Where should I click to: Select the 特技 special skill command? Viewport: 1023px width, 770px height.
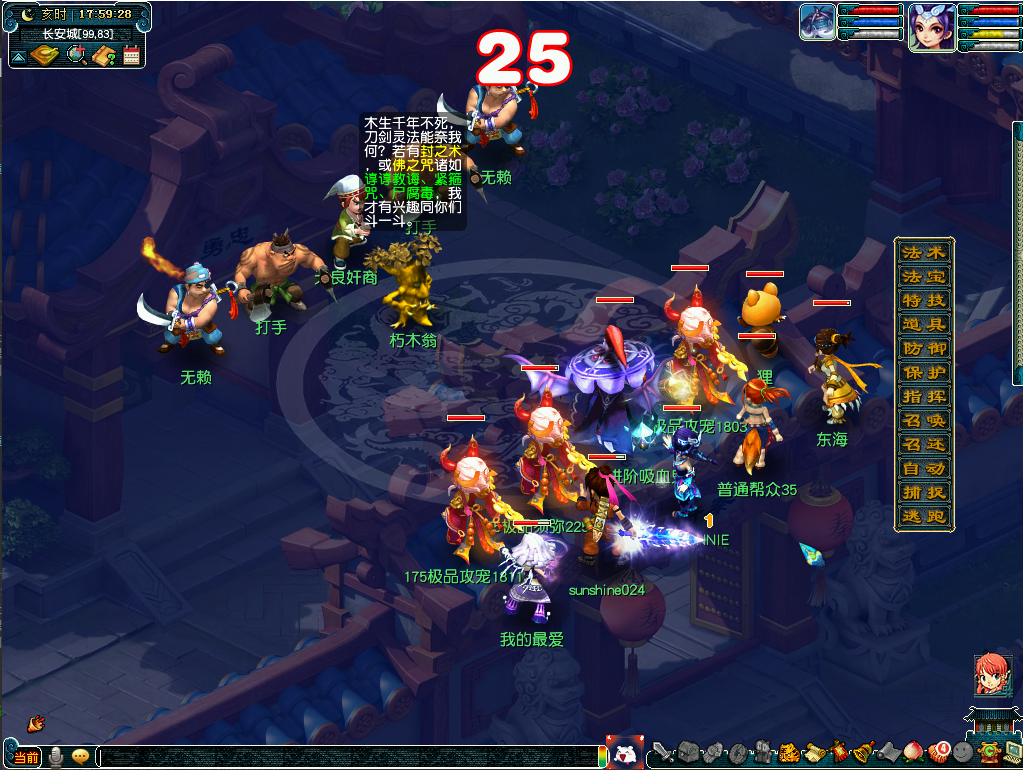tap(923, 300)
